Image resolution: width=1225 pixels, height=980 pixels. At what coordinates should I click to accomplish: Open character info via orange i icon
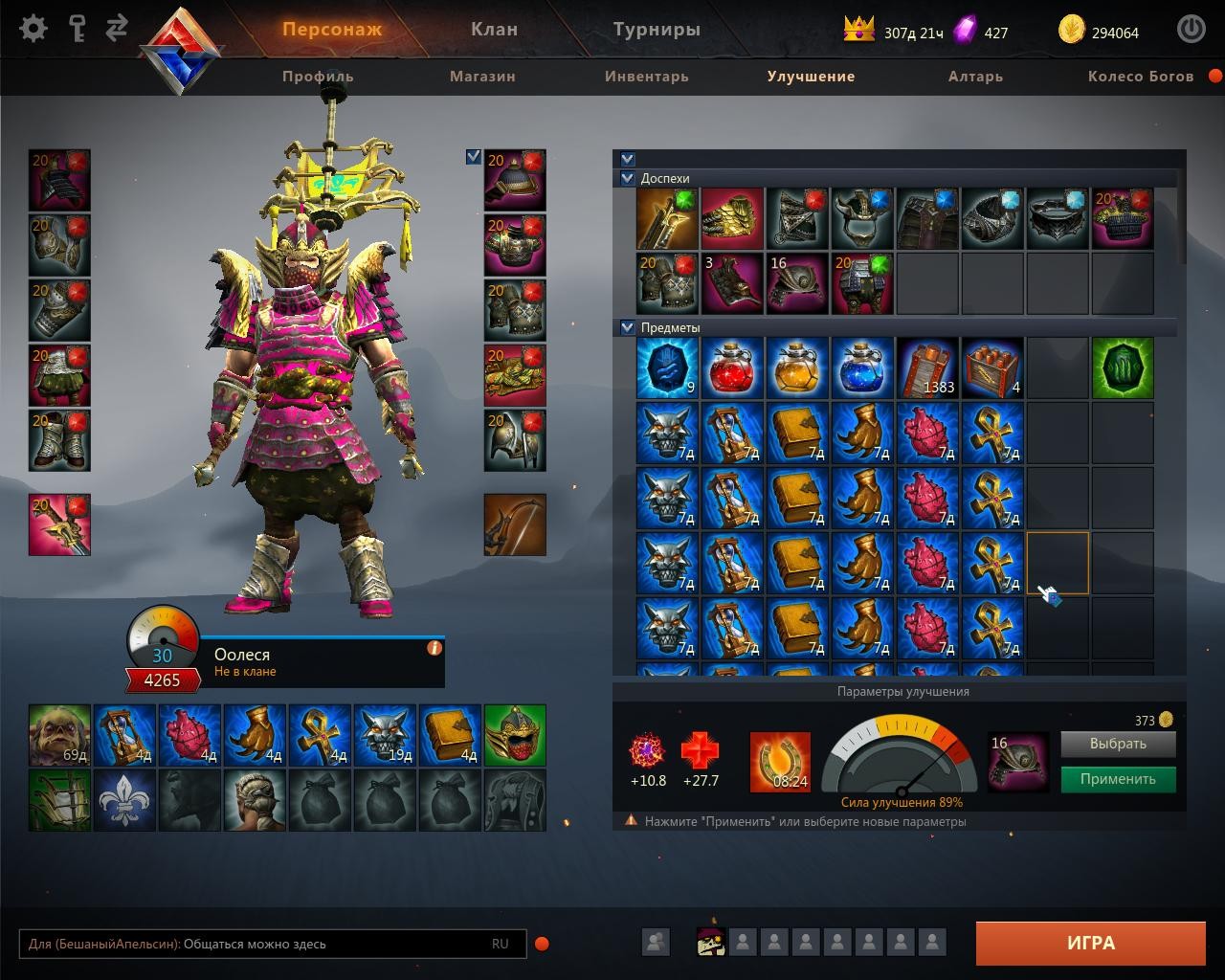point(434,648)
